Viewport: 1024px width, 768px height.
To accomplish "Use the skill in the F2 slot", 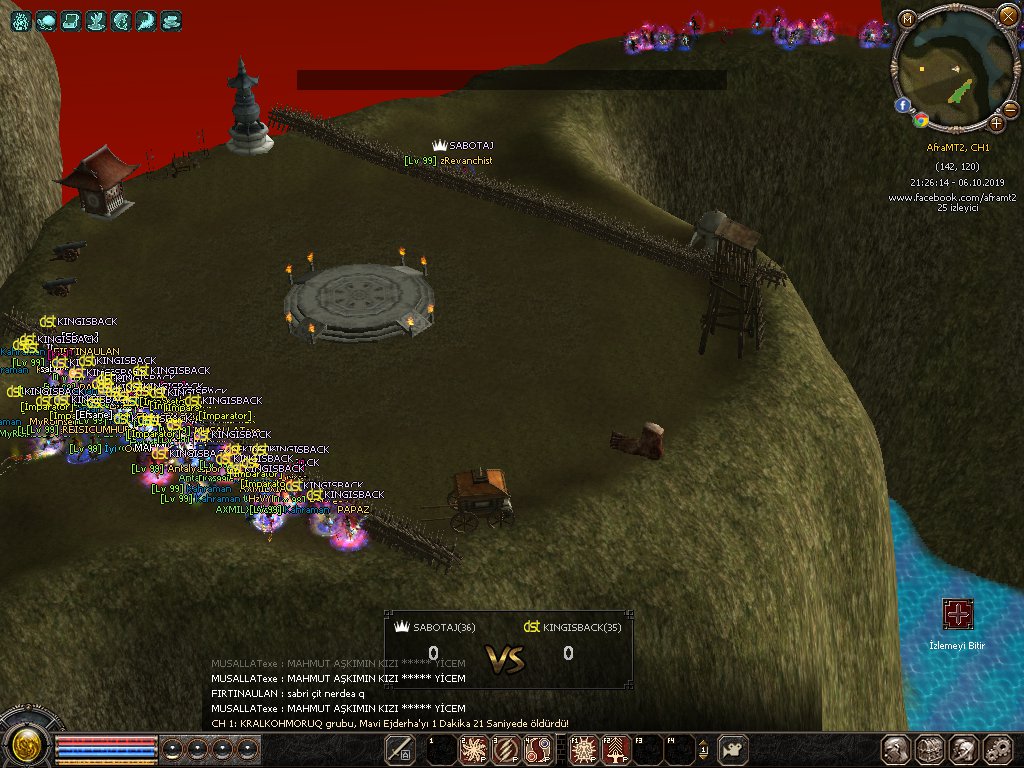I will [x=616, y=749].
